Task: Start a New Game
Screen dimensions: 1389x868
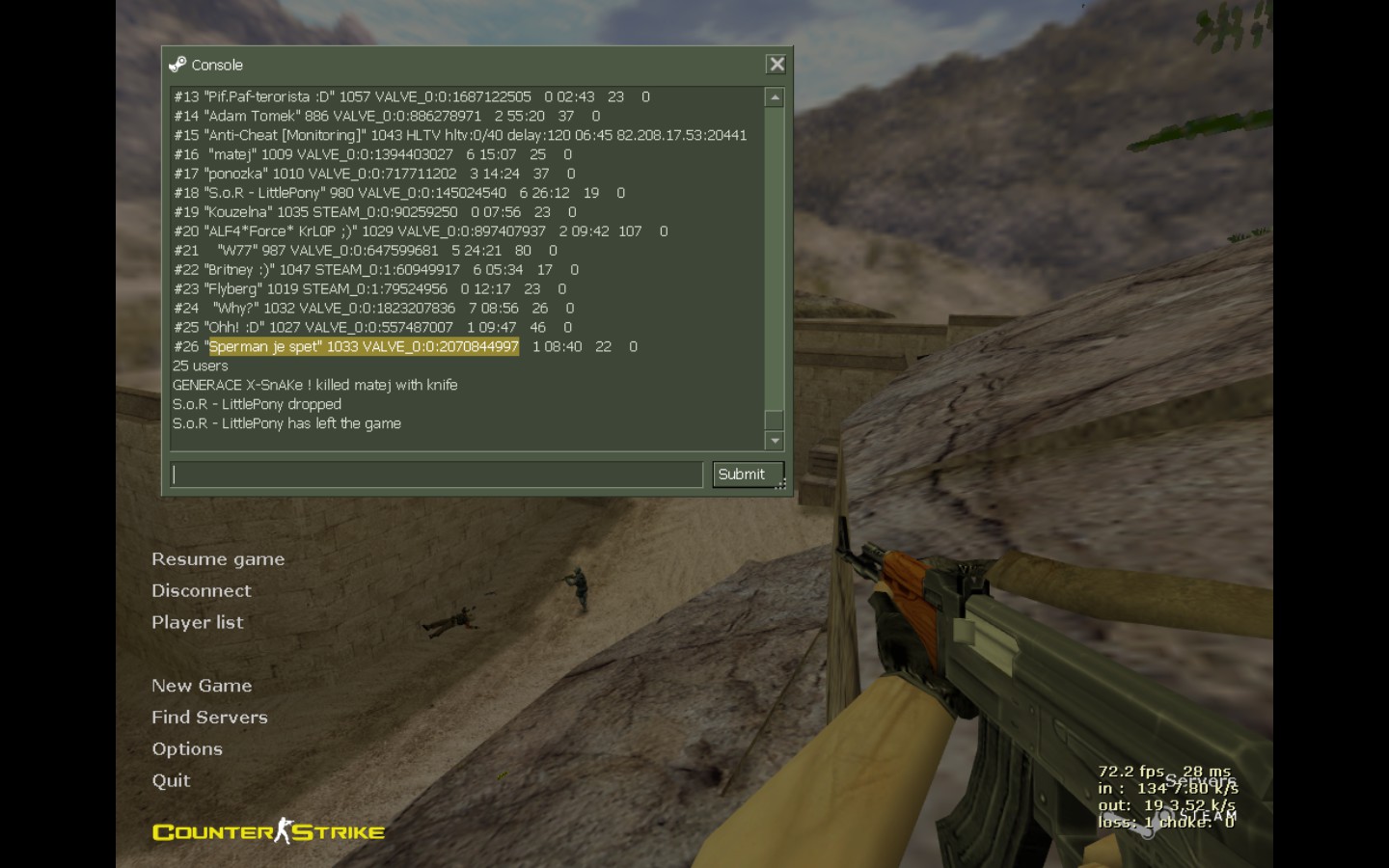Action: 201,686
